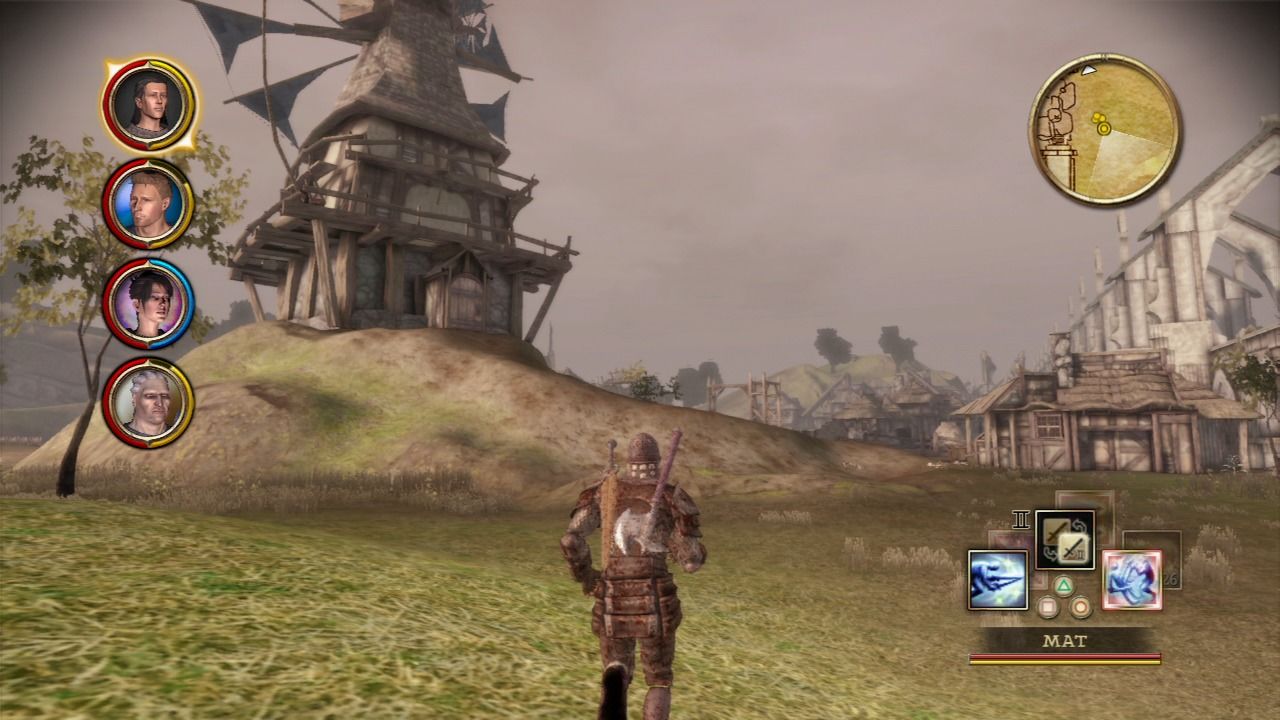Choose the white-haired party member portrait
The height and width of the screenshot is (720, 1280).
point(148,402)
